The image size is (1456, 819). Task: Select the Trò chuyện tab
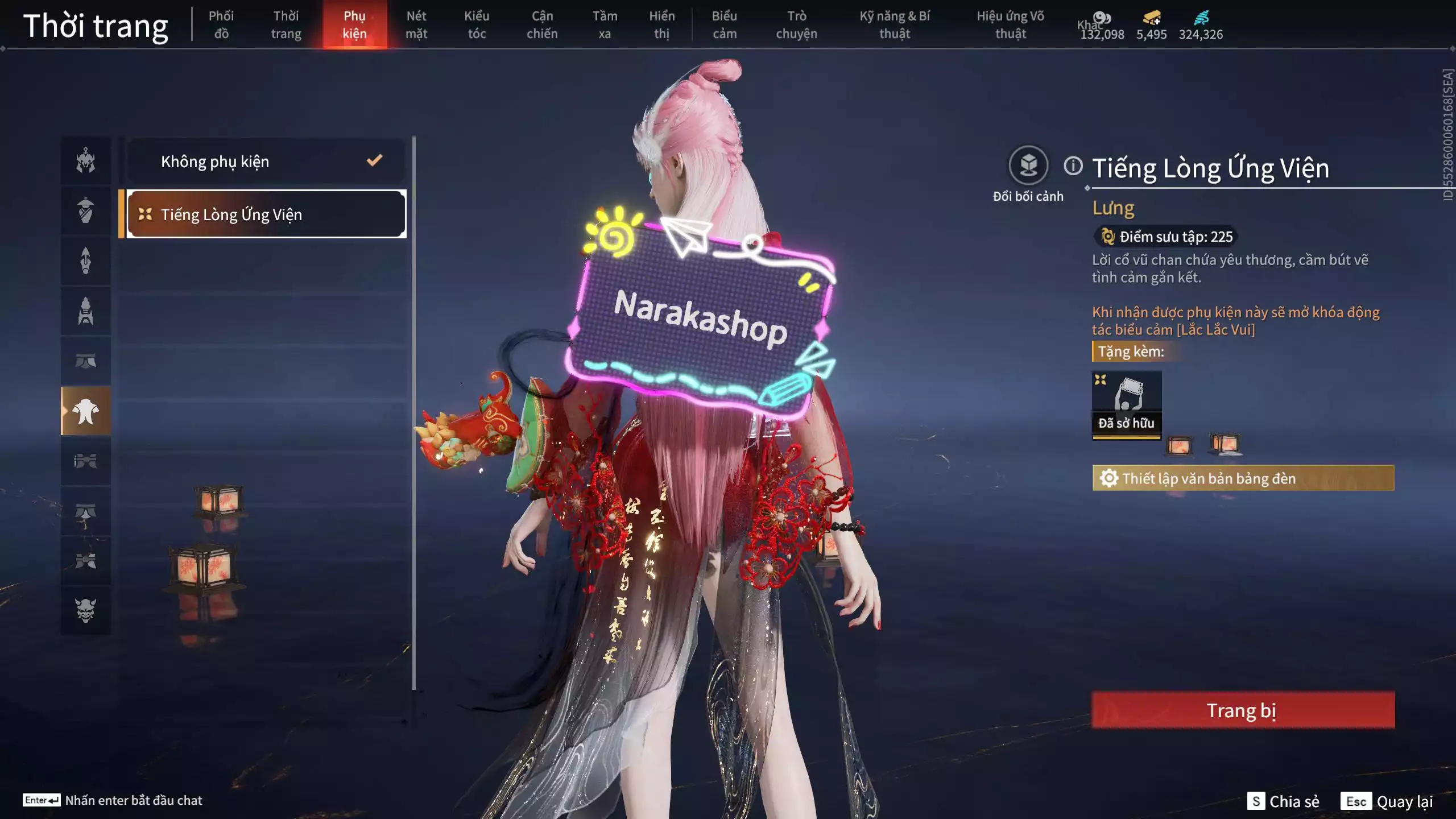pyautogui.click(x=796, y=24)
